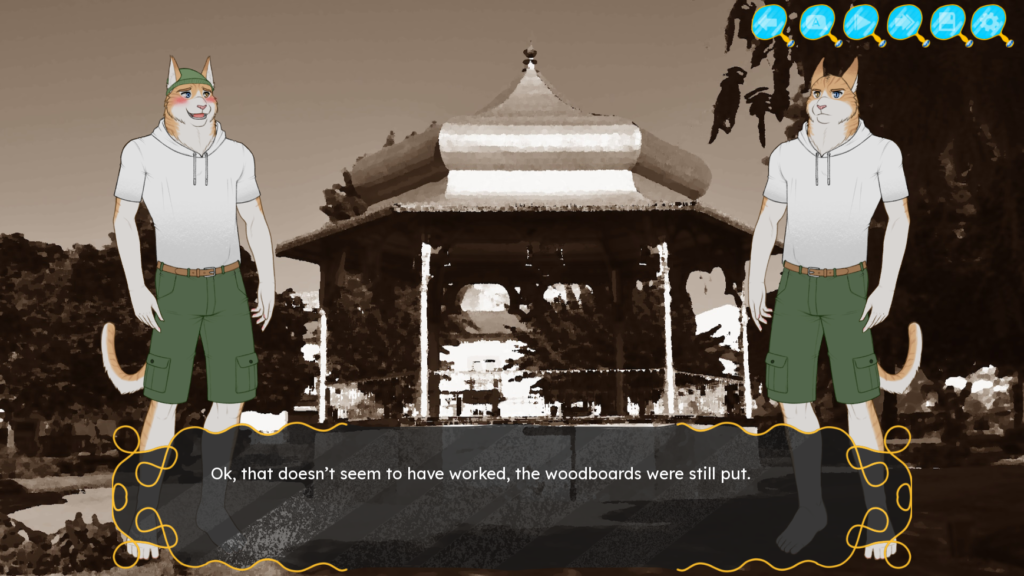Open the dialogue history log icon

click(816, 22)
